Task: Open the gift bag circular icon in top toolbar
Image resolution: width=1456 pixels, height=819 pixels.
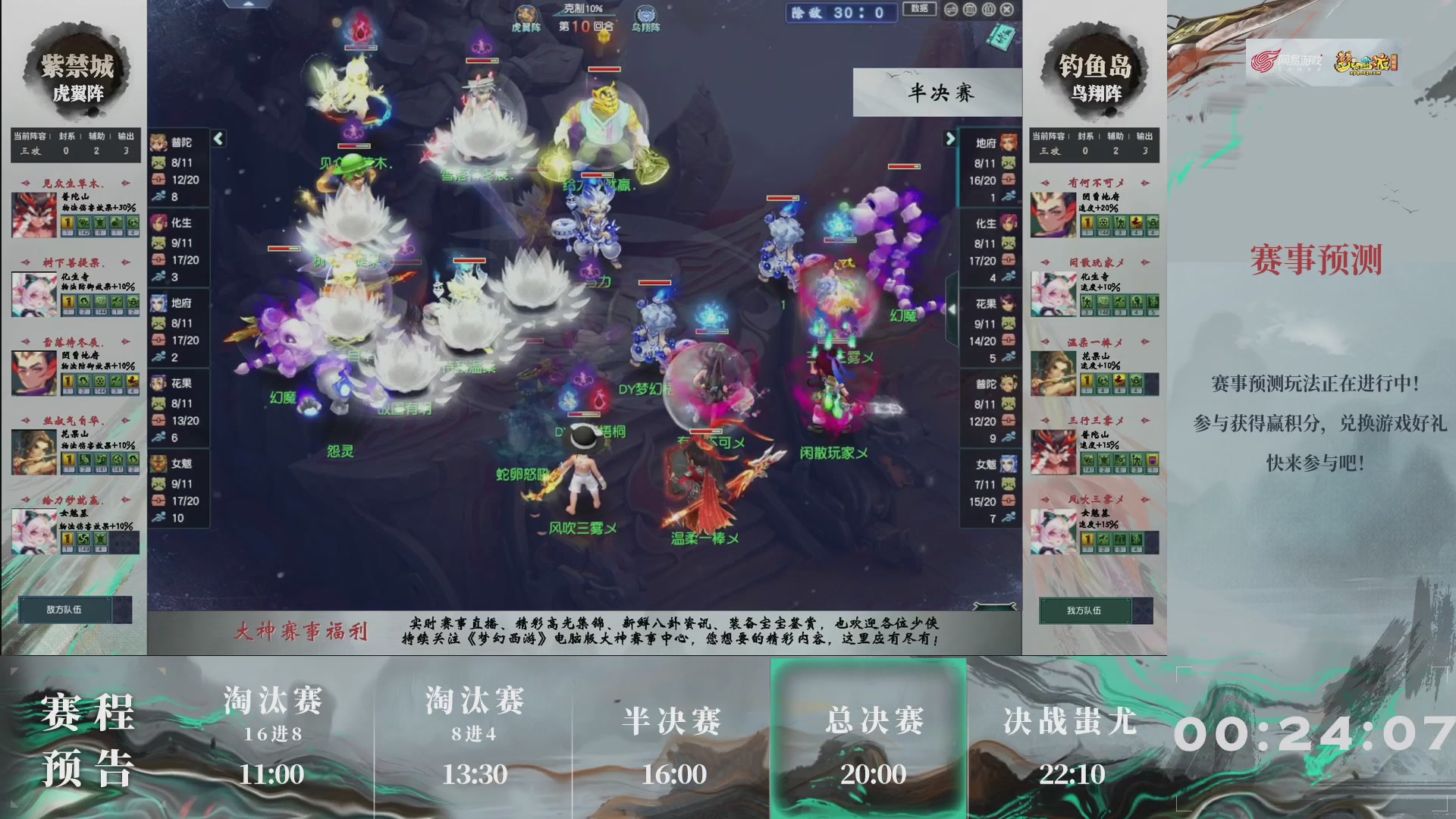Action: tap(969, 10)
